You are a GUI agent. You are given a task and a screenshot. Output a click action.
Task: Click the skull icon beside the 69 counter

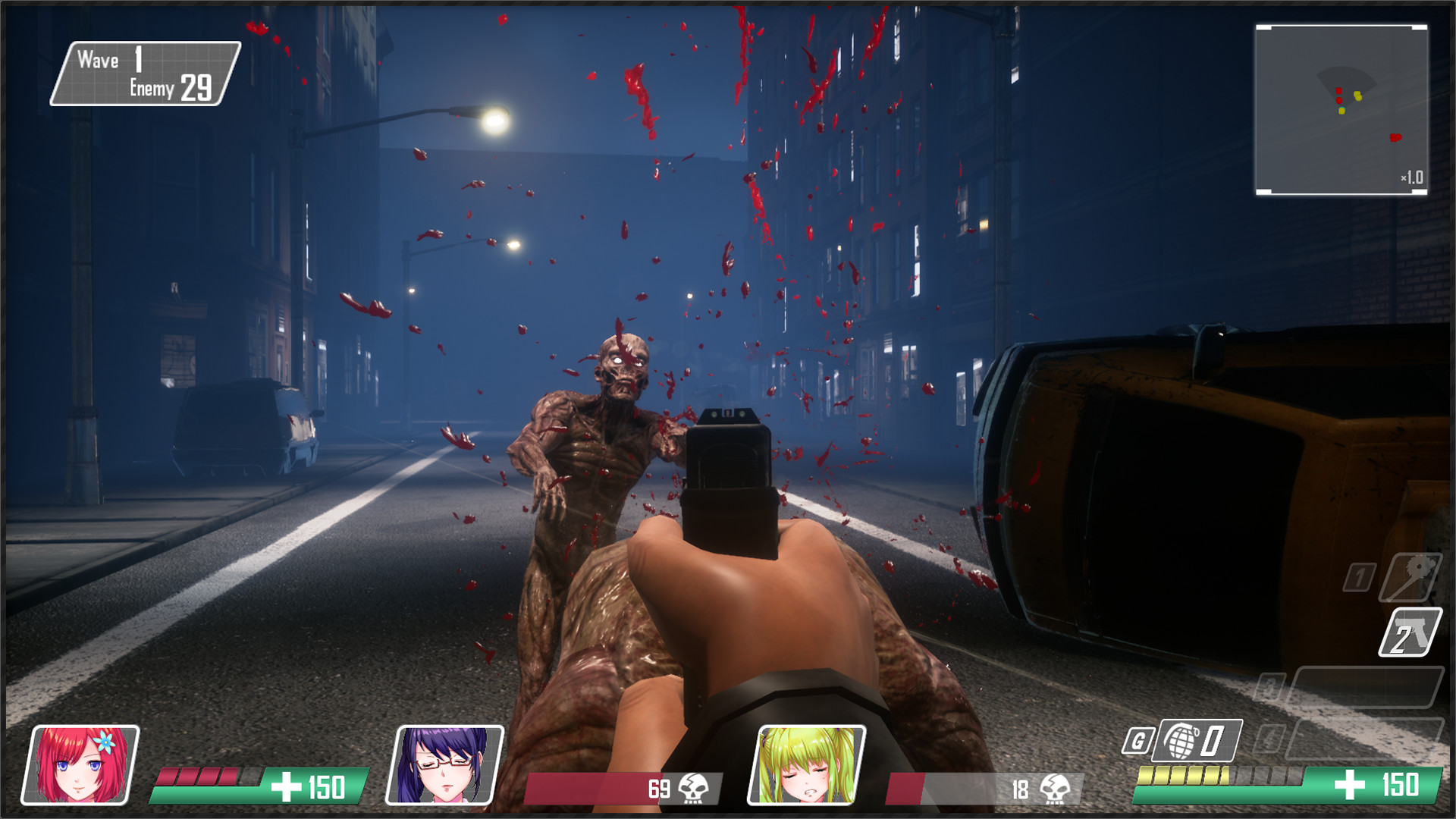pyautogui.click(x=694, y=789)
